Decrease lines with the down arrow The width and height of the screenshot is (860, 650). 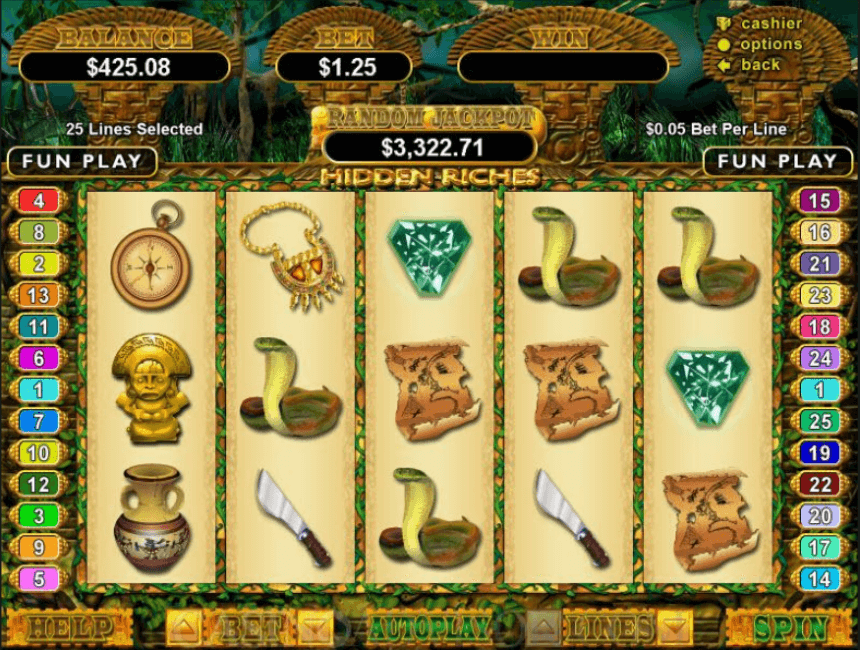[674, 628]
